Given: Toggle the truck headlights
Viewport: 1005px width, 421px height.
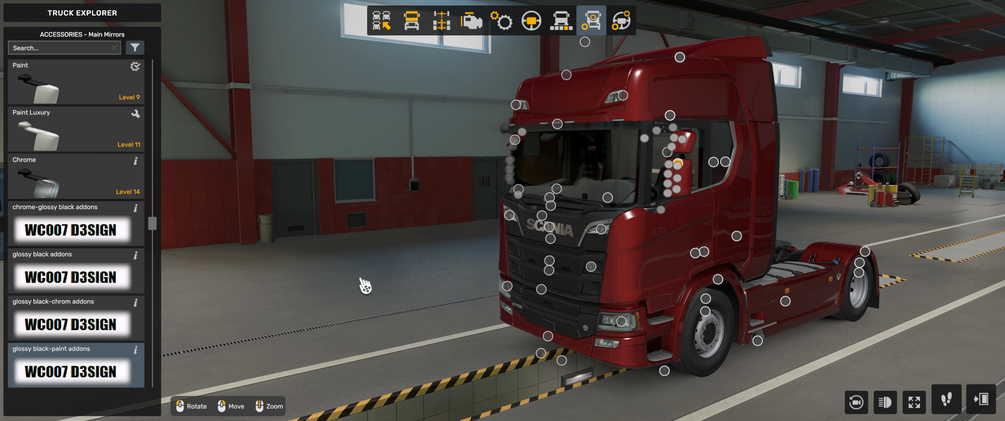Looking at the screenshot, I should [885, 402].
